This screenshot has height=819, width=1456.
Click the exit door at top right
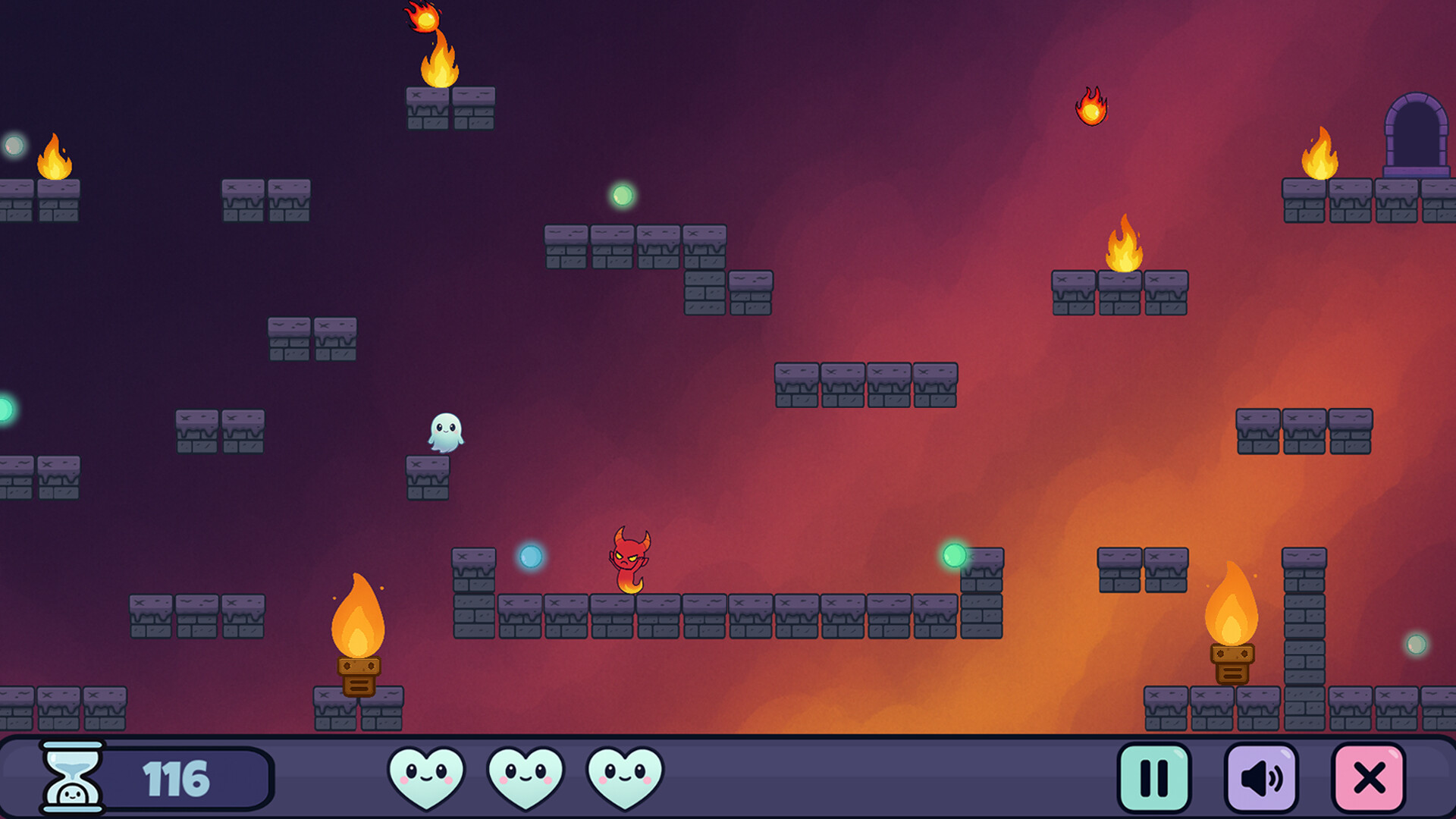point(1415,132)
